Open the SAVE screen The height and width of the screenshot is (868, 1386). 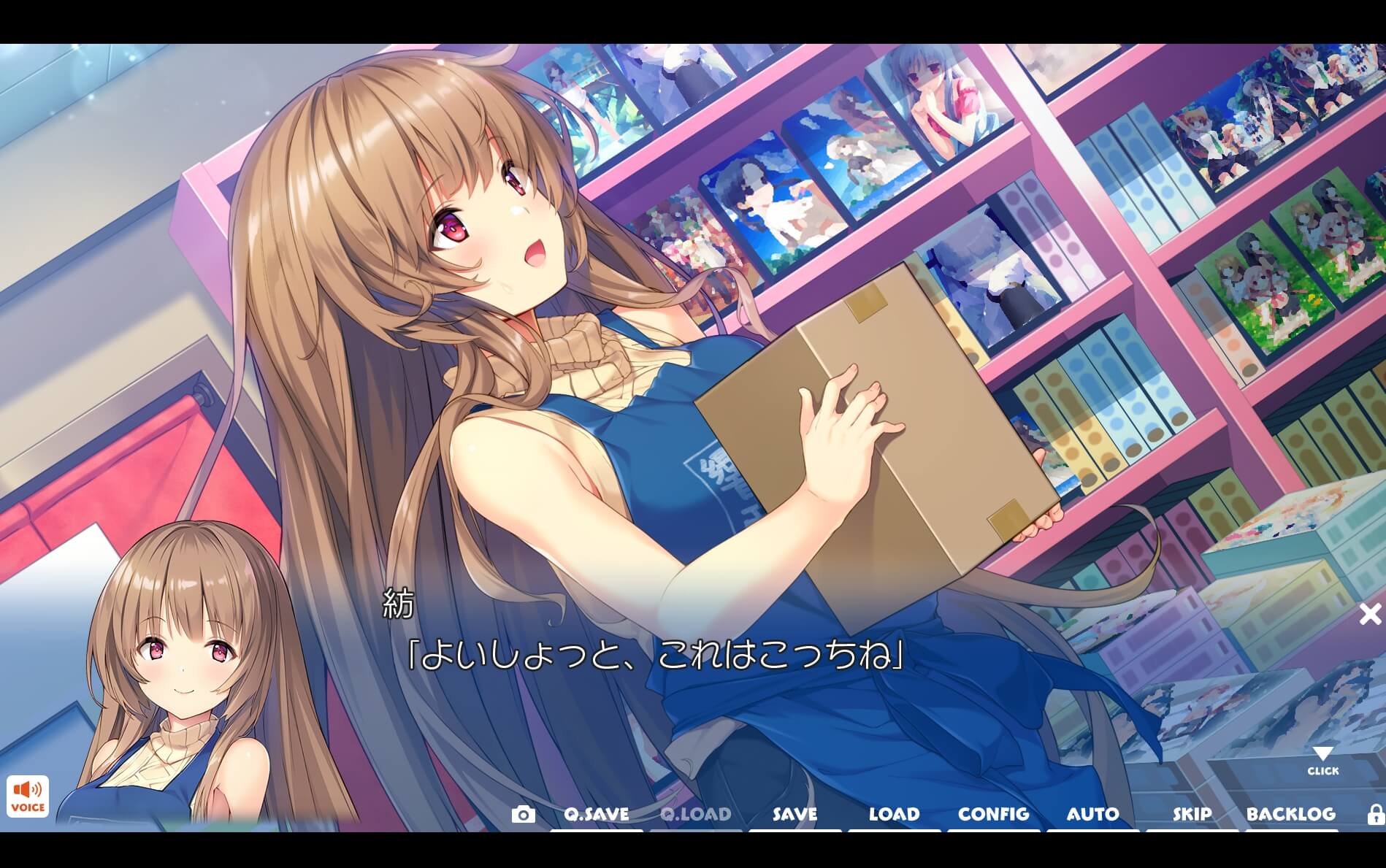pyautogui.click(x=792, y=813)
